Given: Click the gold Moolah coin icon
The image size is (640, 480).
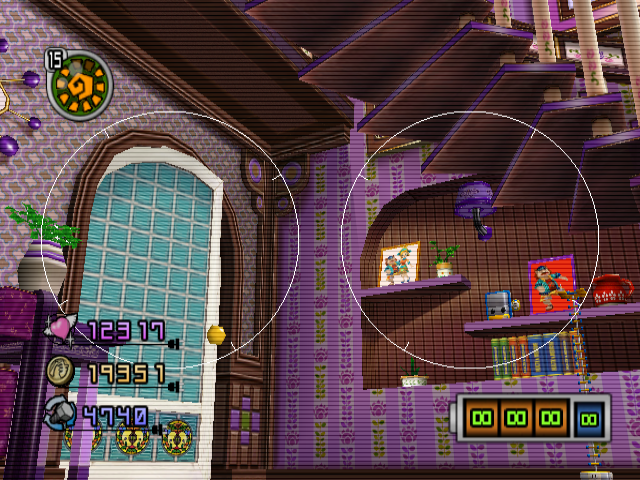Looking at the screenshot, I should [x=60, y=371].
